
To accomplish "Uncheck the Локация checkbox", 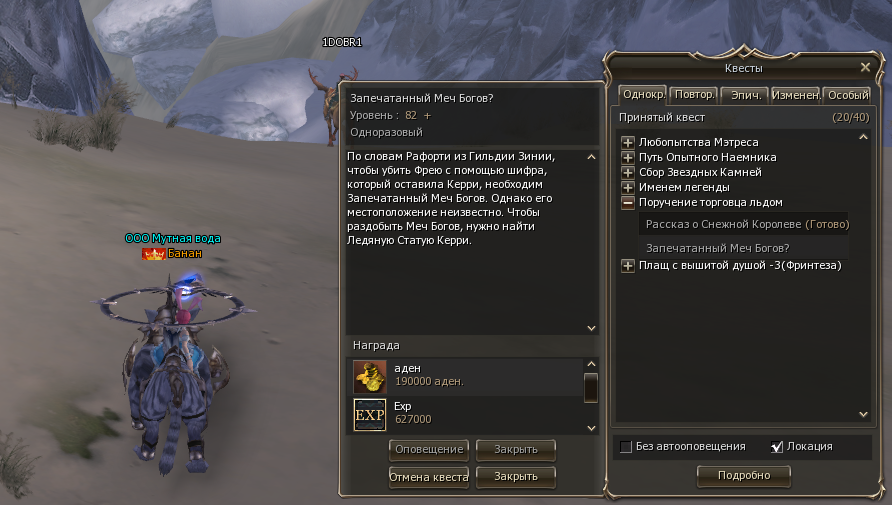I will coord(777,447).
